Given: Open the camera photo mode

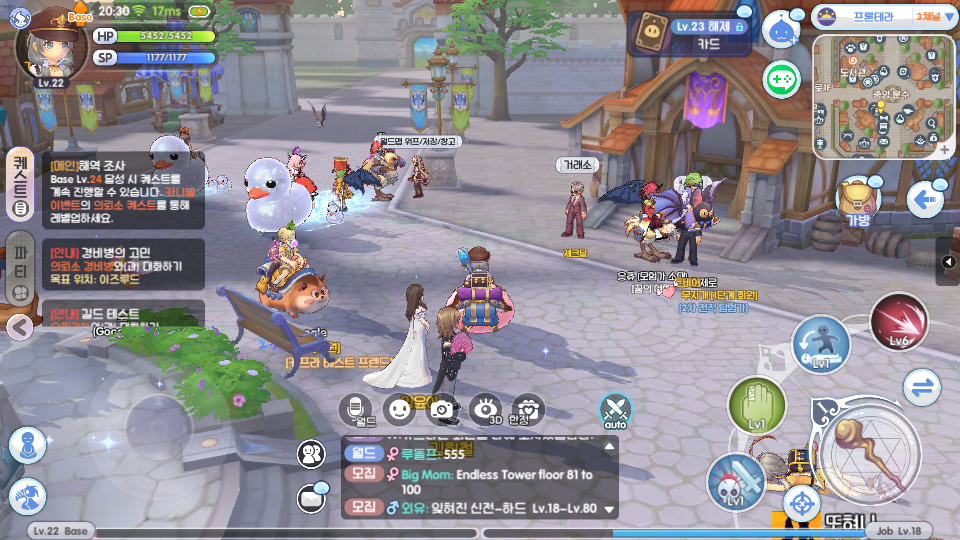Looking at the screenshot, I should coord(443,408).
